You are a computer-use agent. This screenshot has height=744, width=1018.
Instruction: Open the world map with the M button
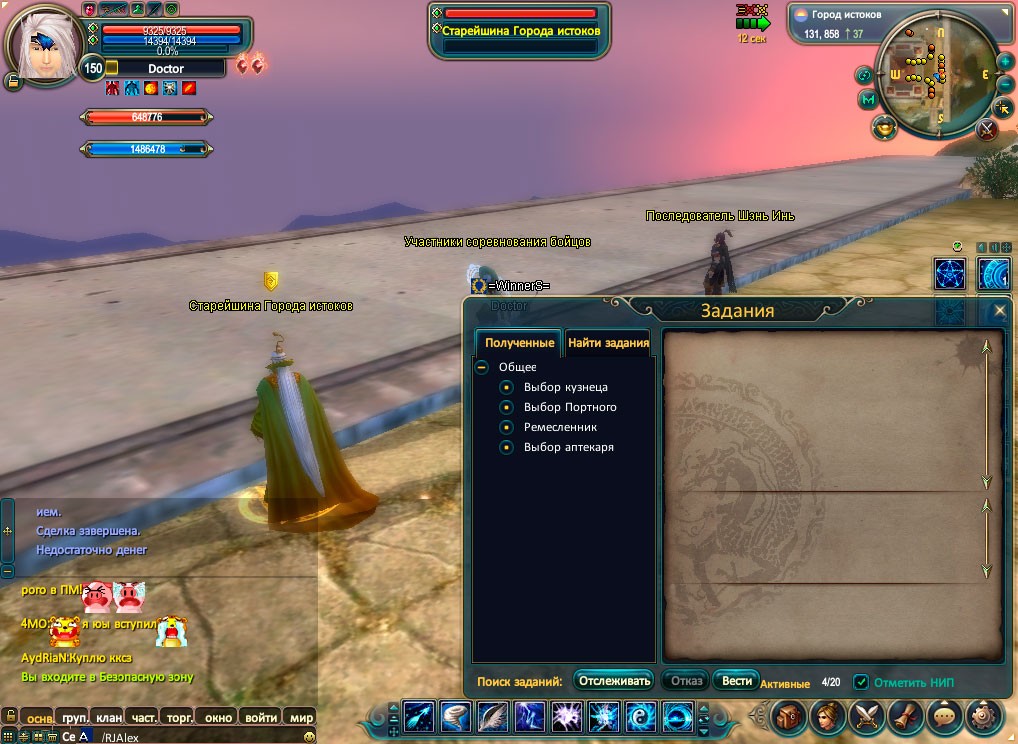click(x=868, y=100)
